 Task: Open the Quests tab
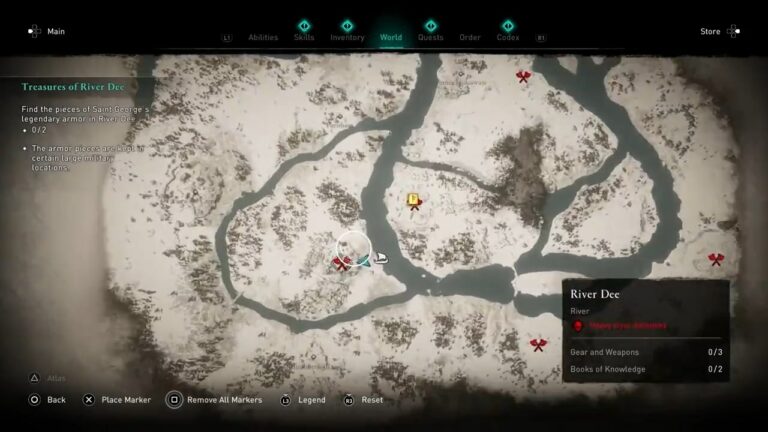[x=430, y=37]
